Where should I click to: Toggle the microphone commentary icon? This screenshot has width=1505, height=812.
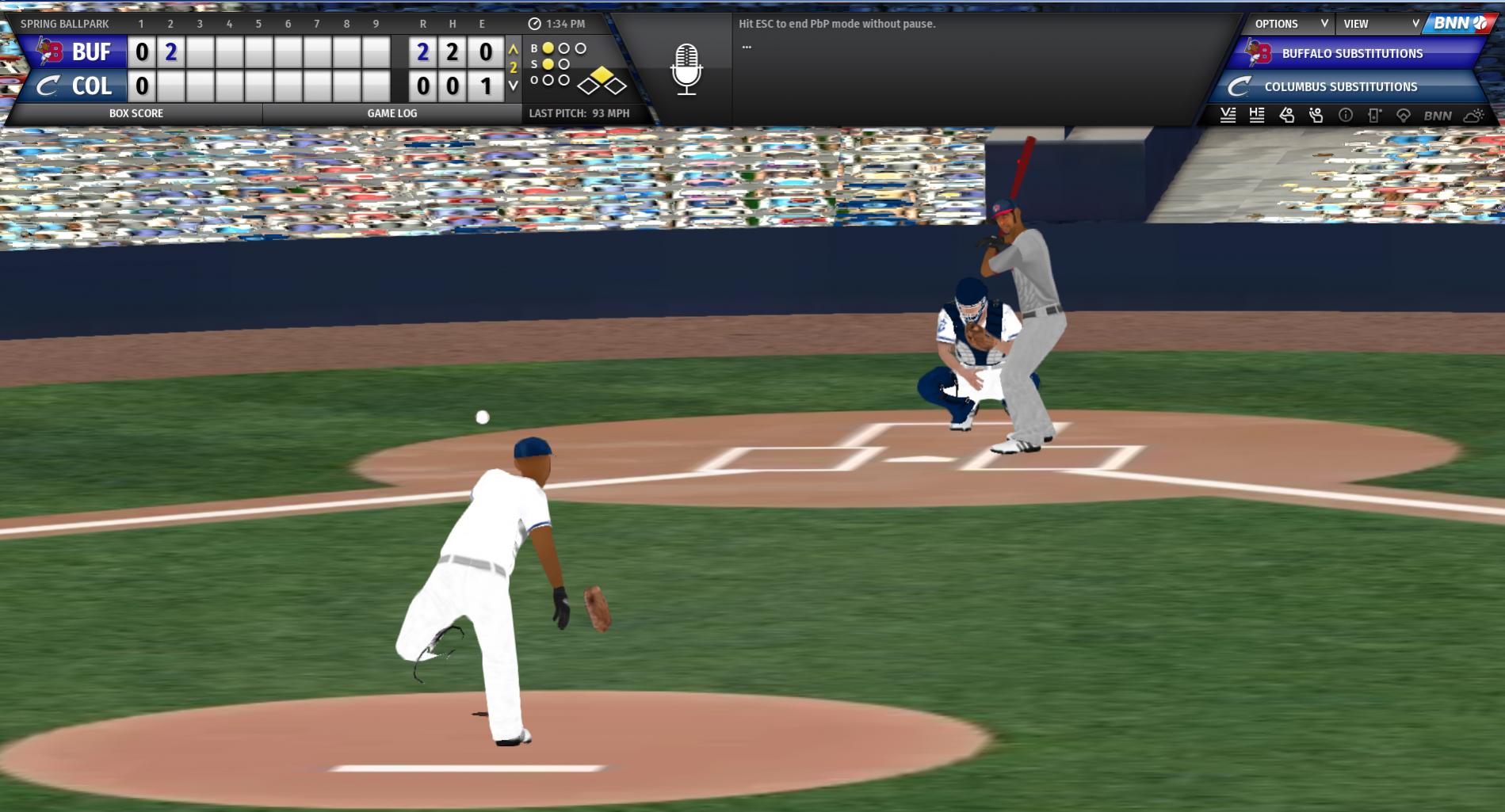[686, 69]
